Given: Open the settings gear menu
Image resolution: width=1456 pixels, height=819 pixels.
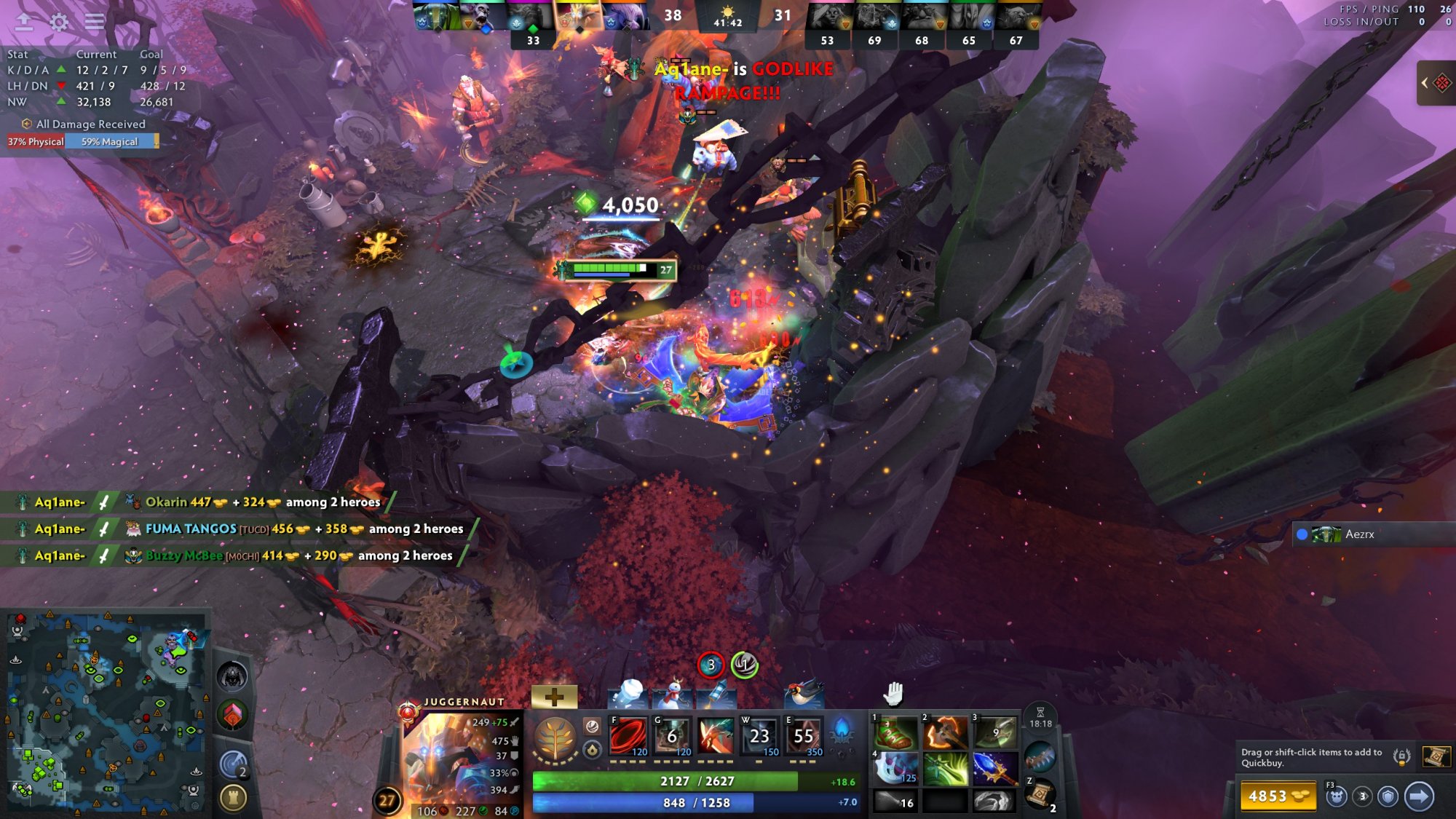Looking at the screenshot, I should [x=59, y=22].
